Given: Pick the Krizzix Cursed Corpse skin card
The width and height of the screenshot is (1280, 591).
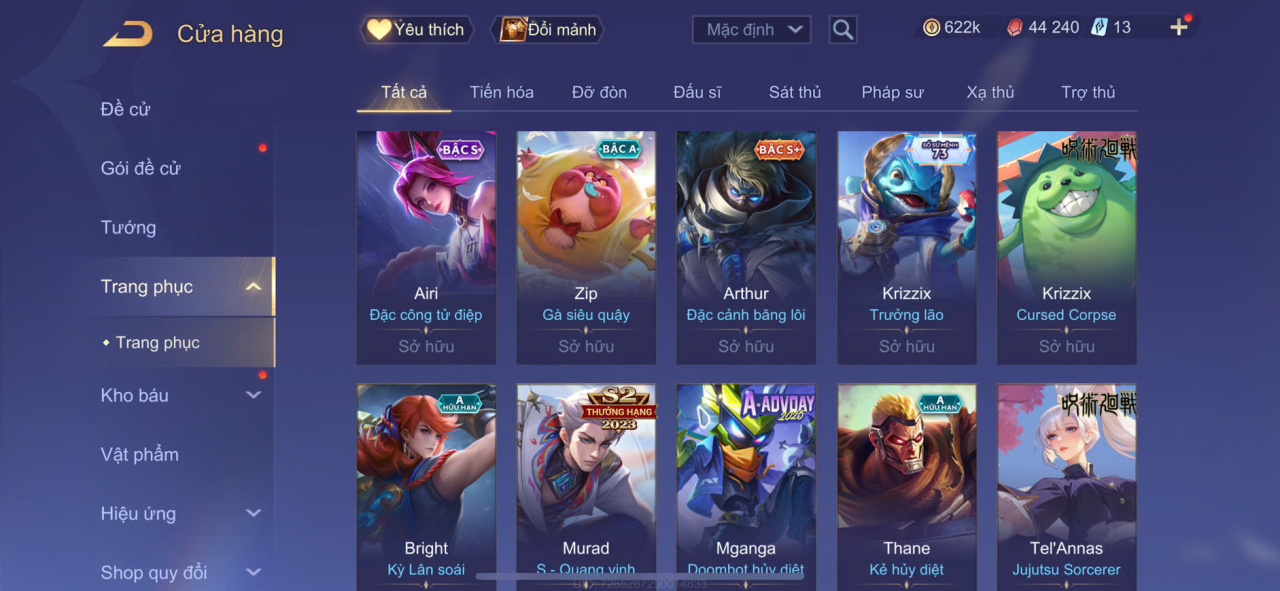Looking at the screenshot, I should (1066, 247).
